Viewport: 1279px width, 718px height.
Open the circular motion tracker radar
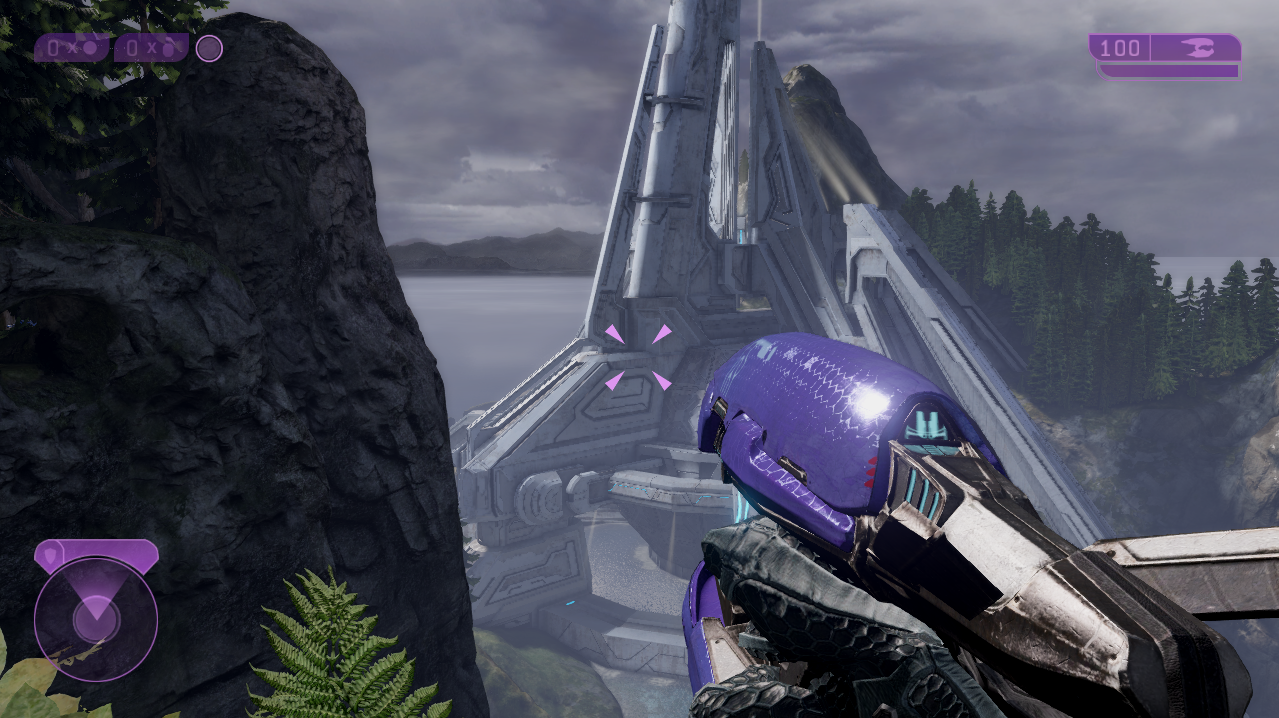tap(96, 619)
